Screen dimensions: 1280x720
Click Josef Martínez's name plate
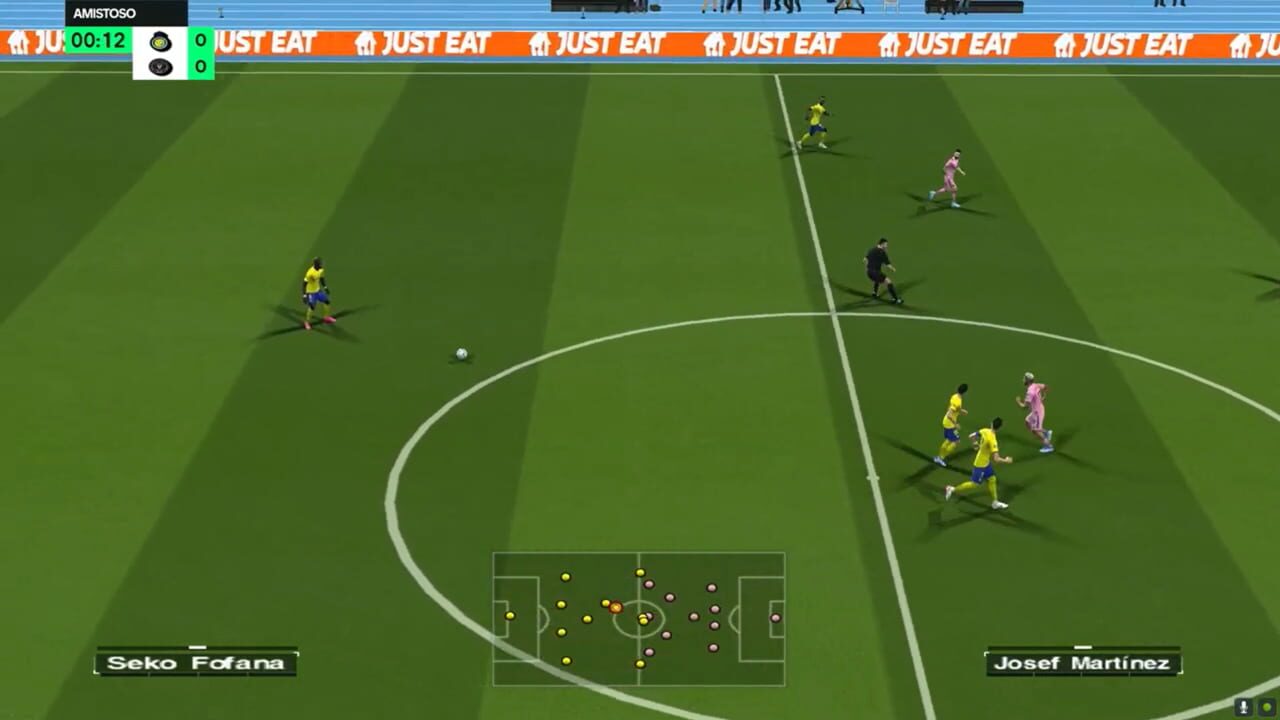[x=1083, y=662]
